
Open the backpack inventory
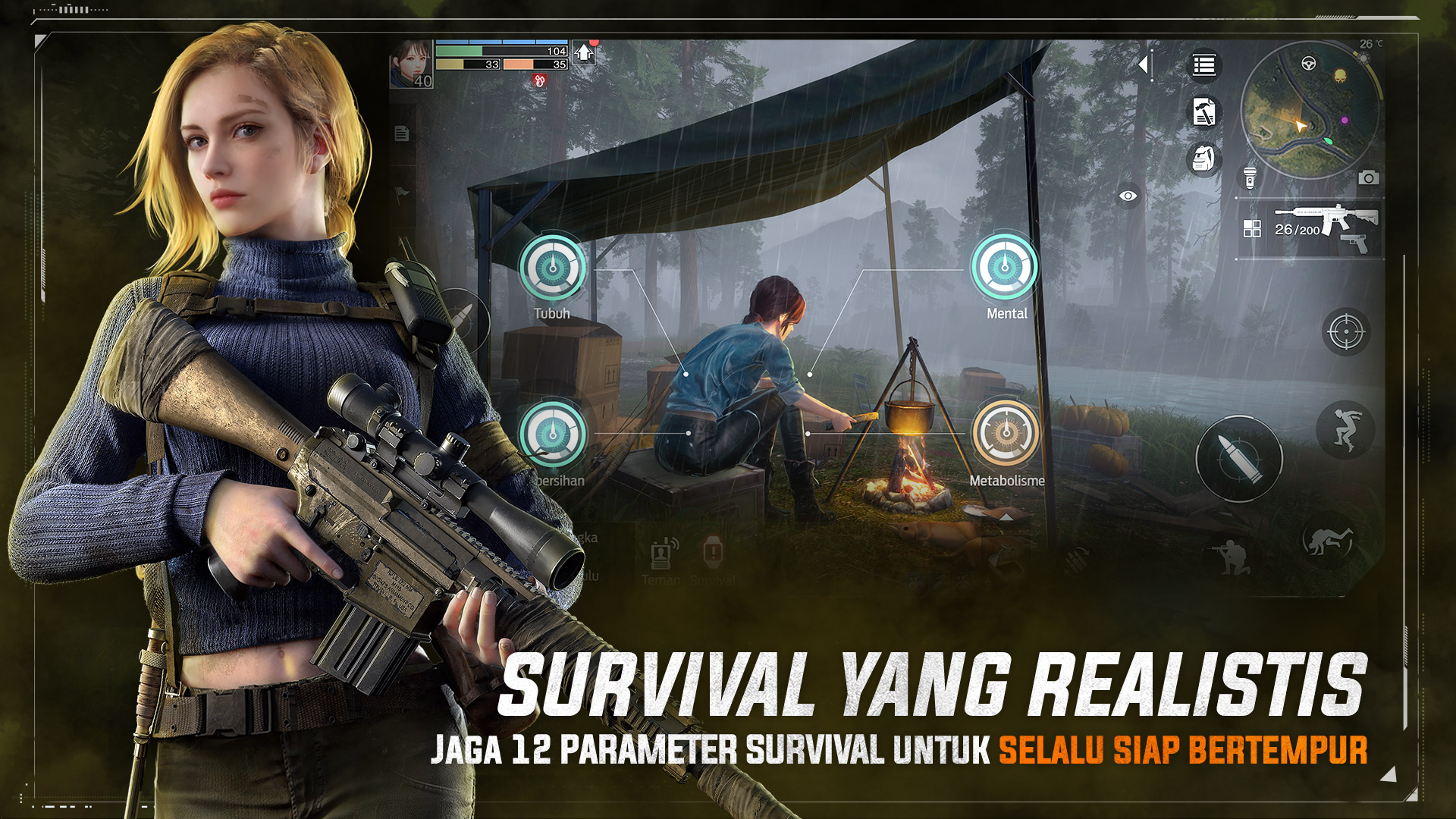click(1203, 159)
